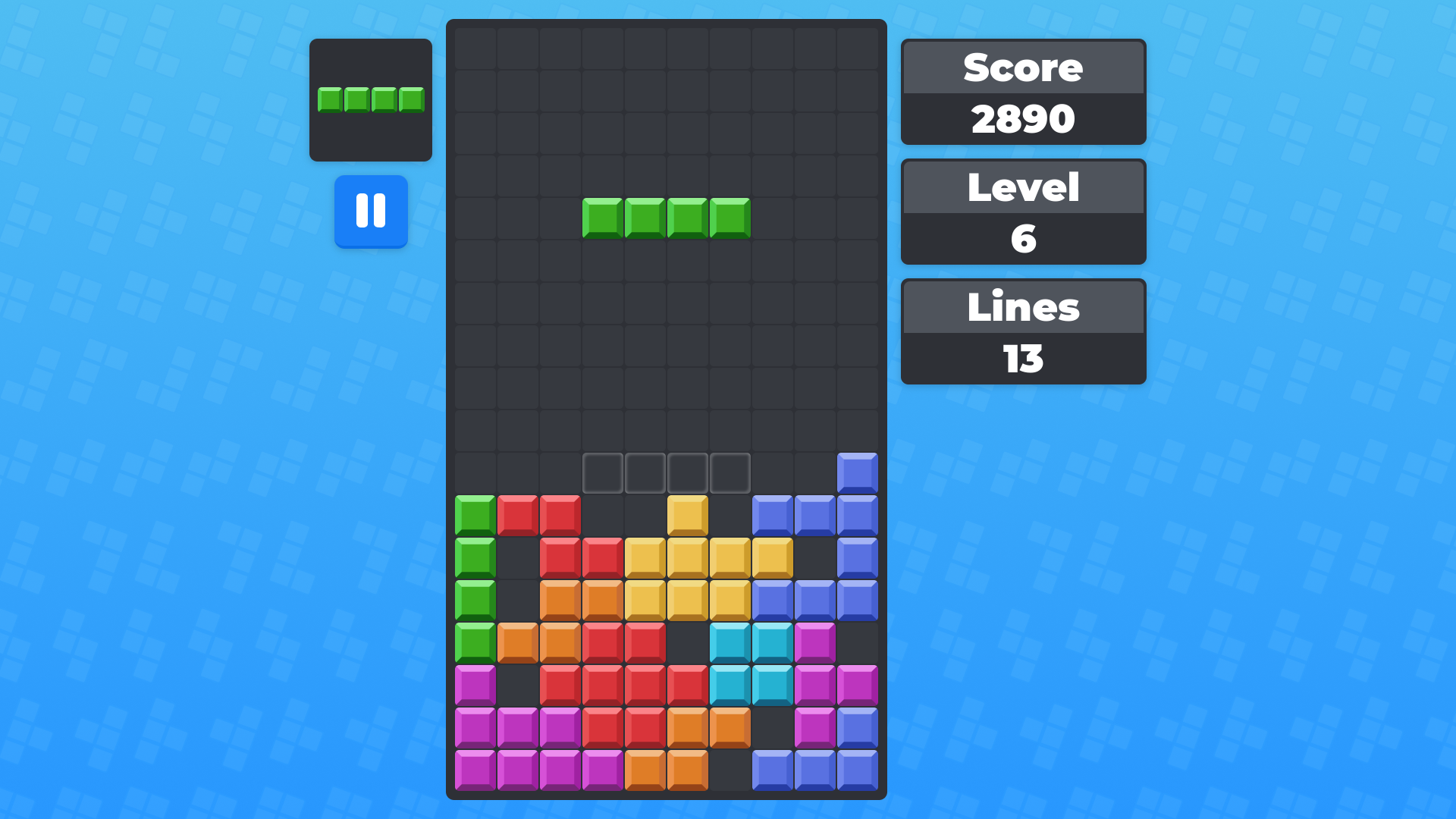Click the Lines panel showing 13
Image resolution: width=1456 pixels, height=819 pixels.
coord(1023,357)
